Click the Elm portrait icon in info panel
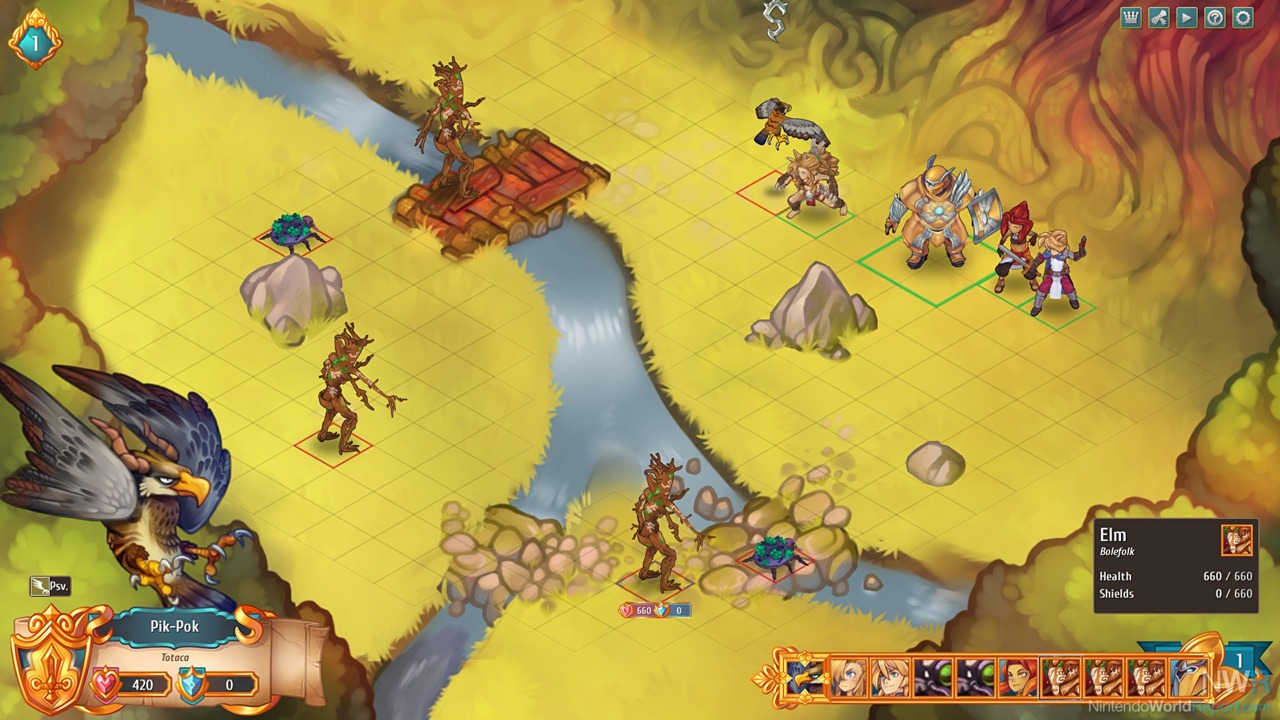The width and height of the screenshot is (1280, 720). pos(1236,540)
